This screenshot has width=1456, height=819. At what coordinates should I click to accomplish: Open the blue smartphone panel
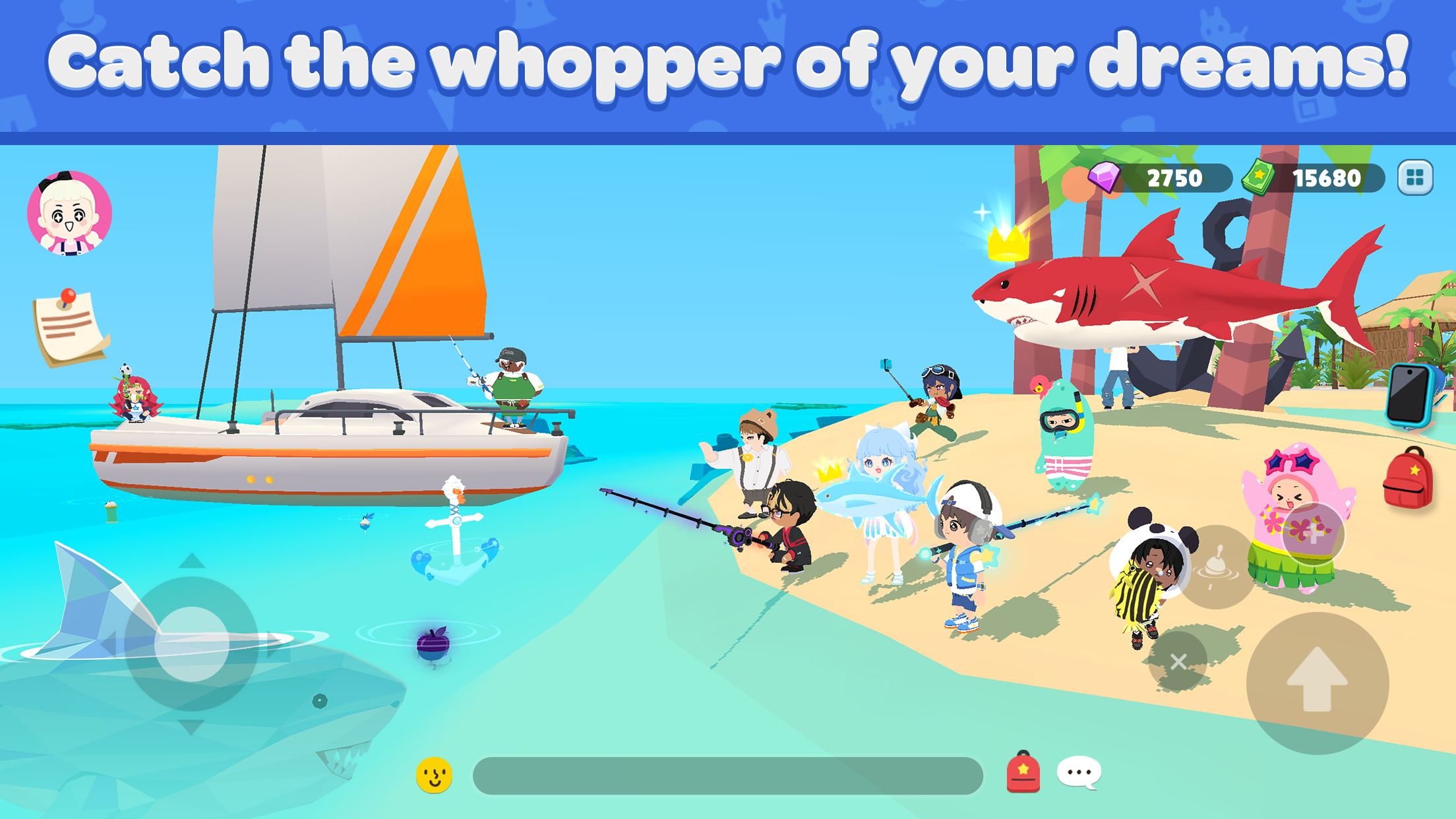coord(1408,396)
